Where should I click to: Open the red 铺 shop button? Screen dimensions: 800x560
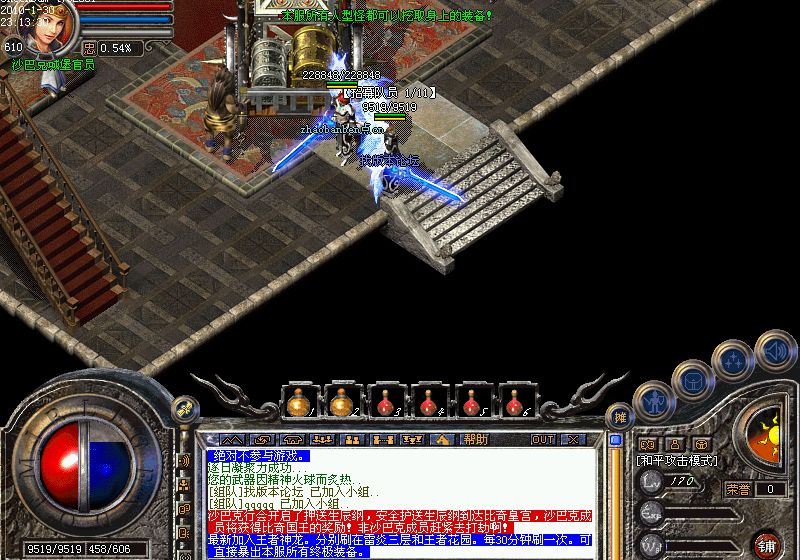767,545
